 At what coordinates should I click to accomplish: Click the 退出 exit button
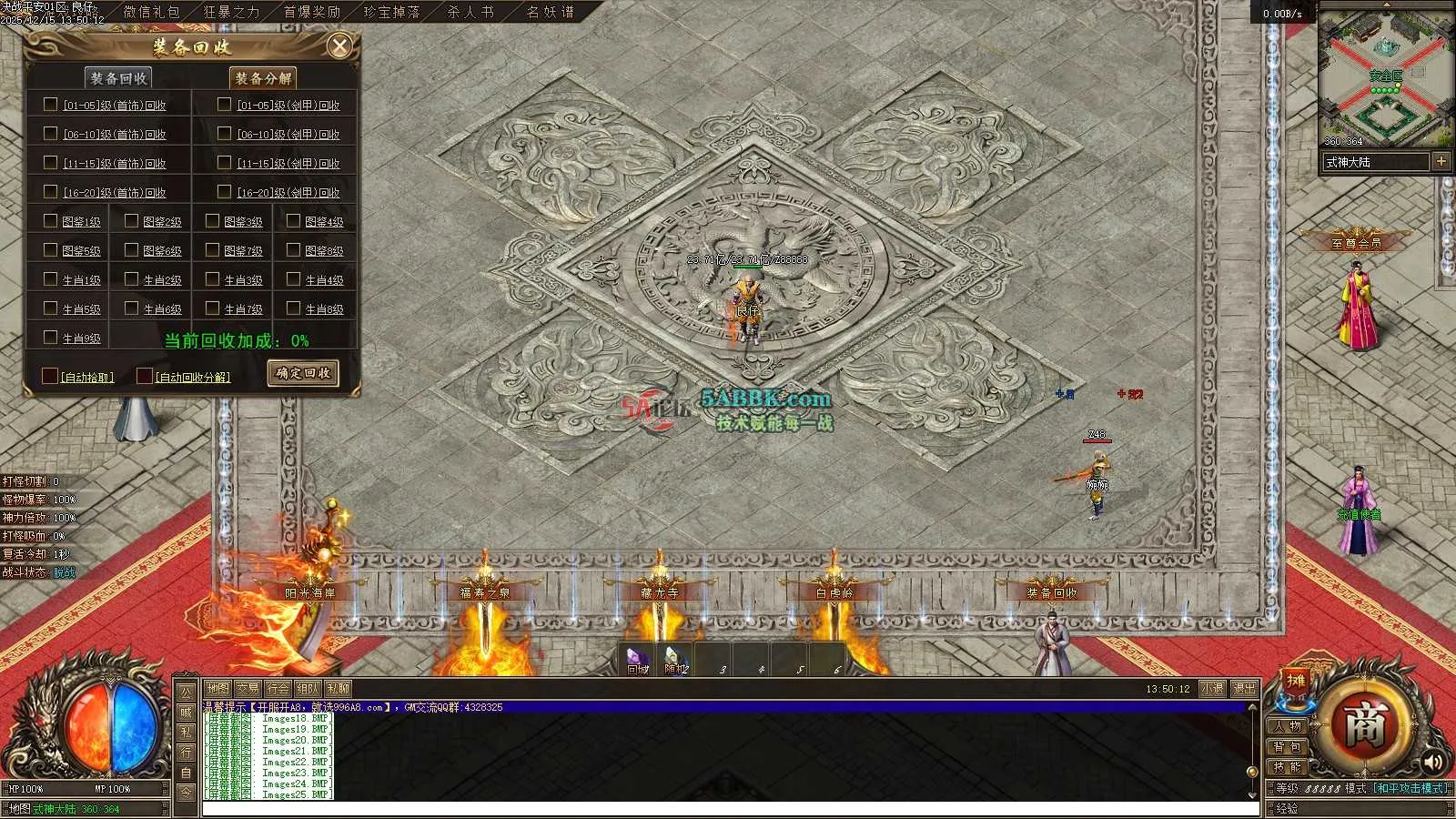click(1244, 689)
